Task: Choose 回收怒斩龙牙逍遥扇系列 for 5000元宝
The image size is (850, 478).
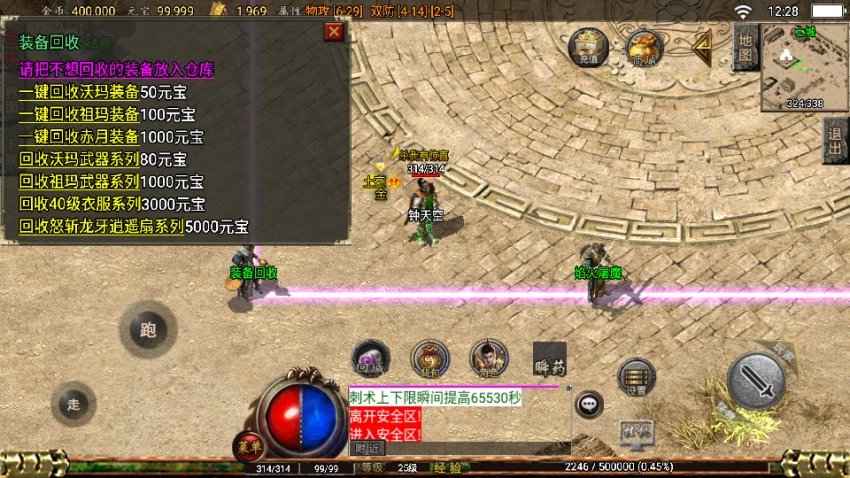Action: [x=133, y=227]
